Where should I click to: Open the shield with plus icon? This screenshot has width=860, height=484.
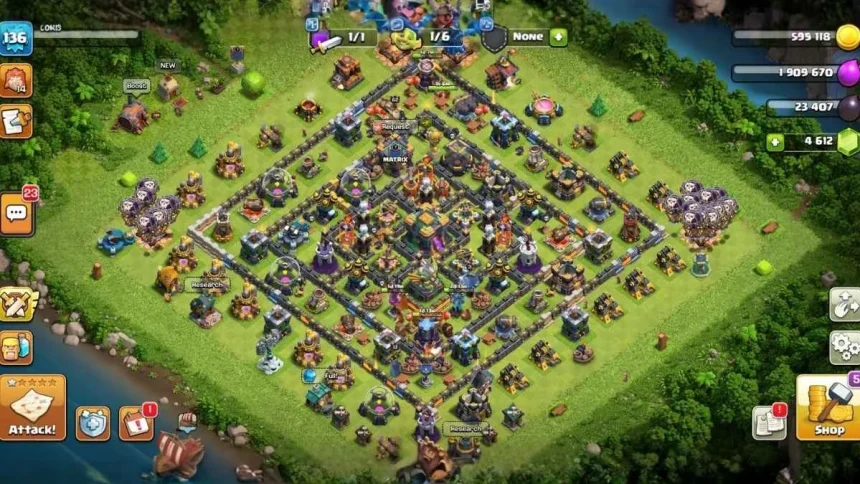click(x=93, y=423)
